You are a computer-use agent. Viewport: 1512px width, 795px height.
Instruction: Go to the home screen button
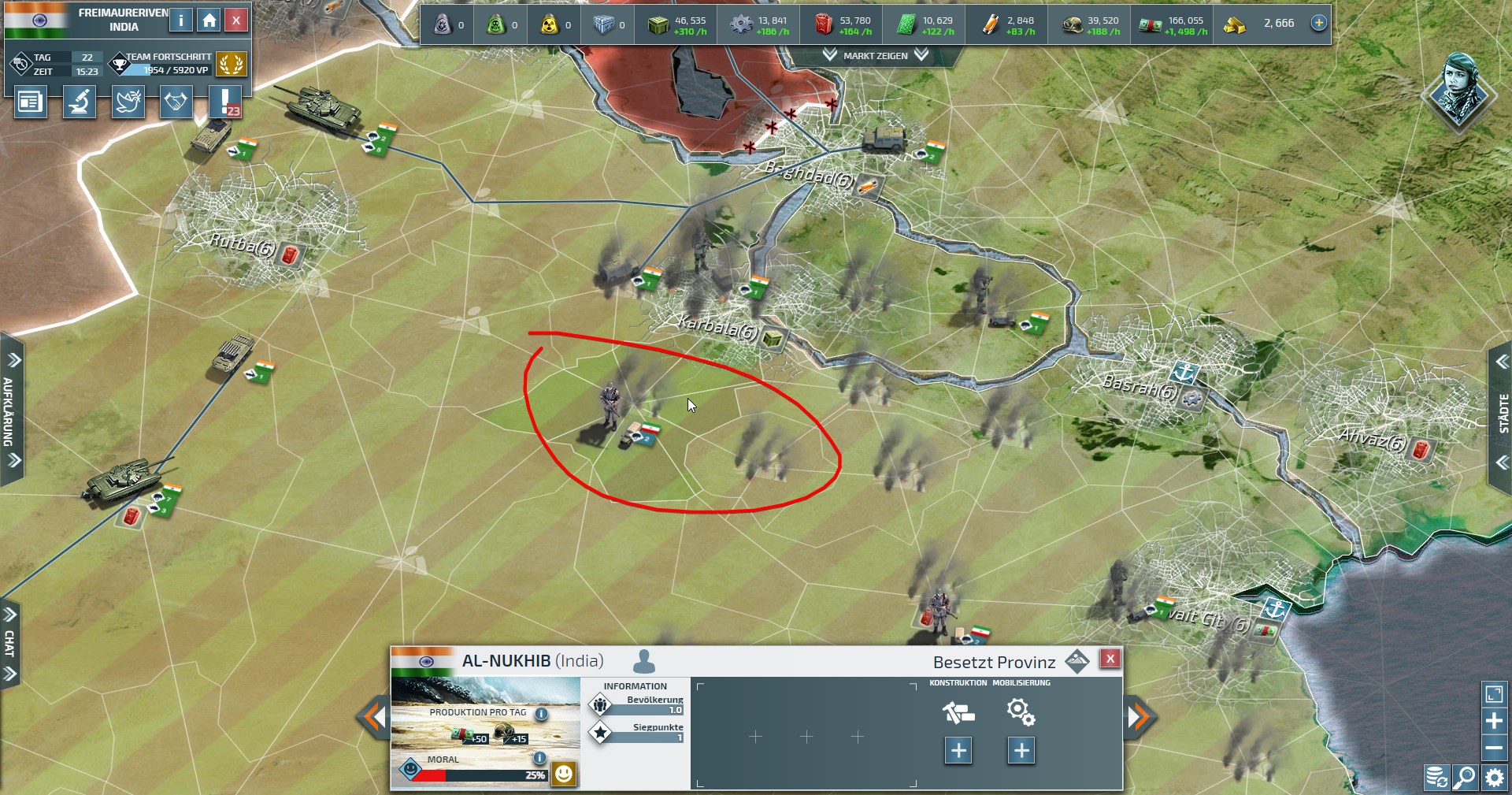[209, 20]
